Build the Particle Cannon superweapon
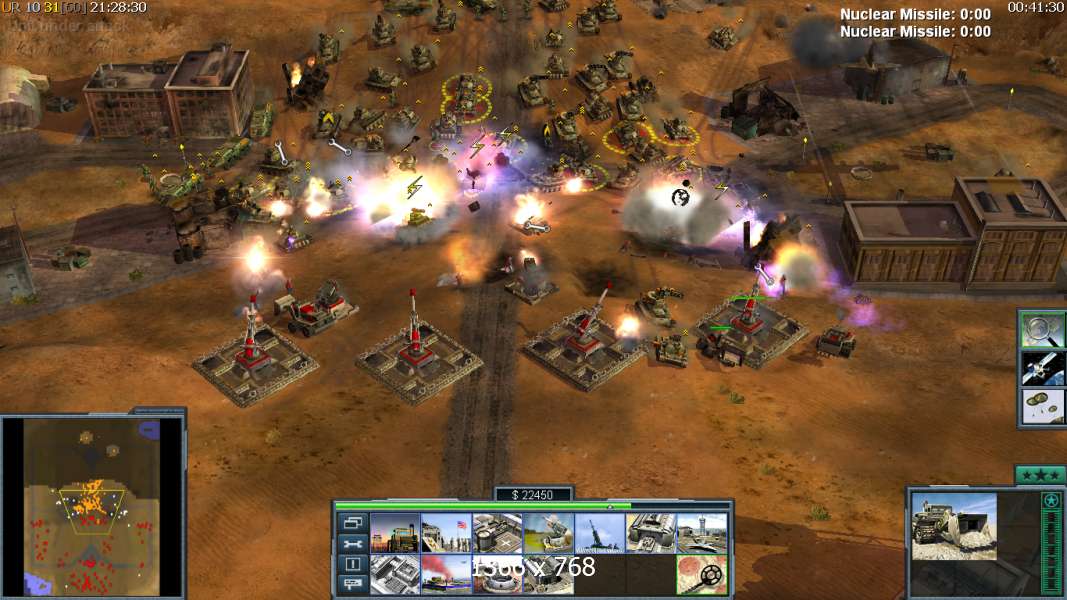This screenshot has width=1067, height=600. [x=497, y=575]
